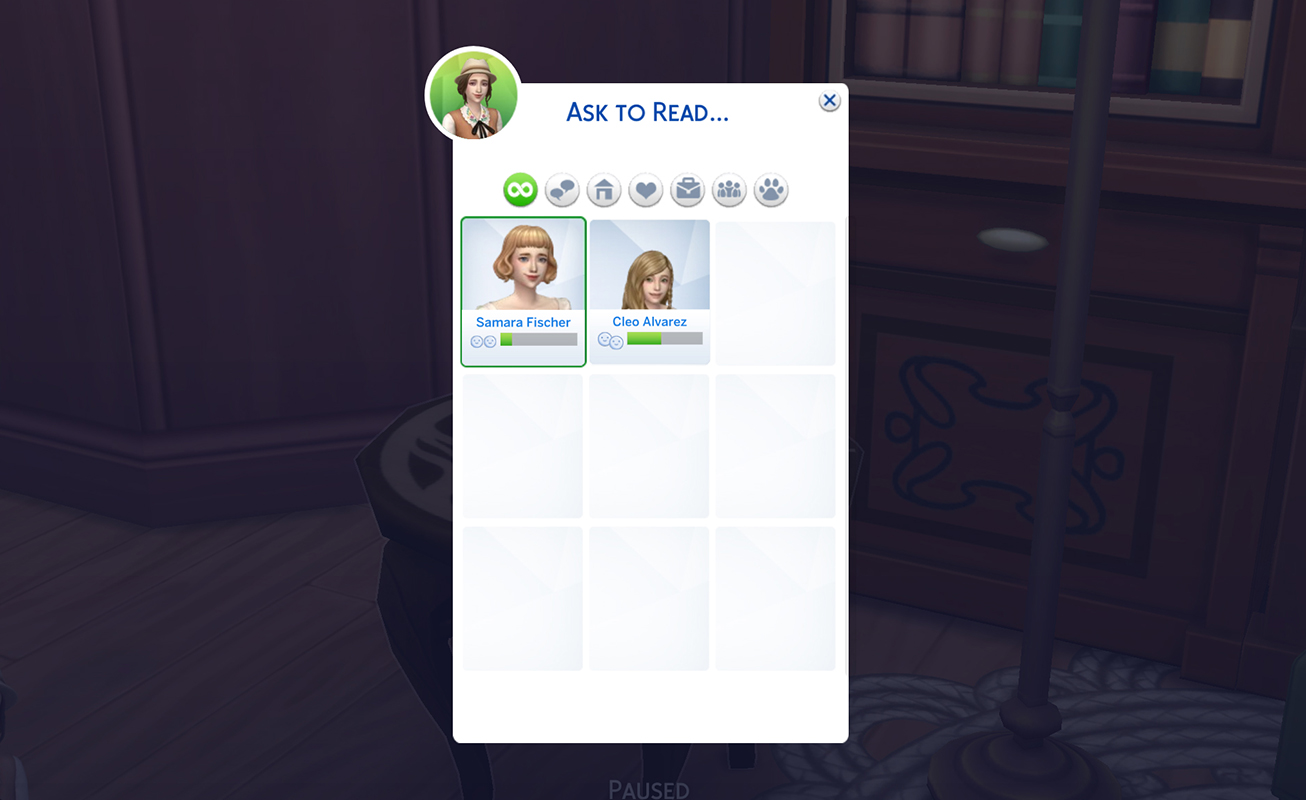Click the PAUSED indicator at screen bottom

pos(649,789)
